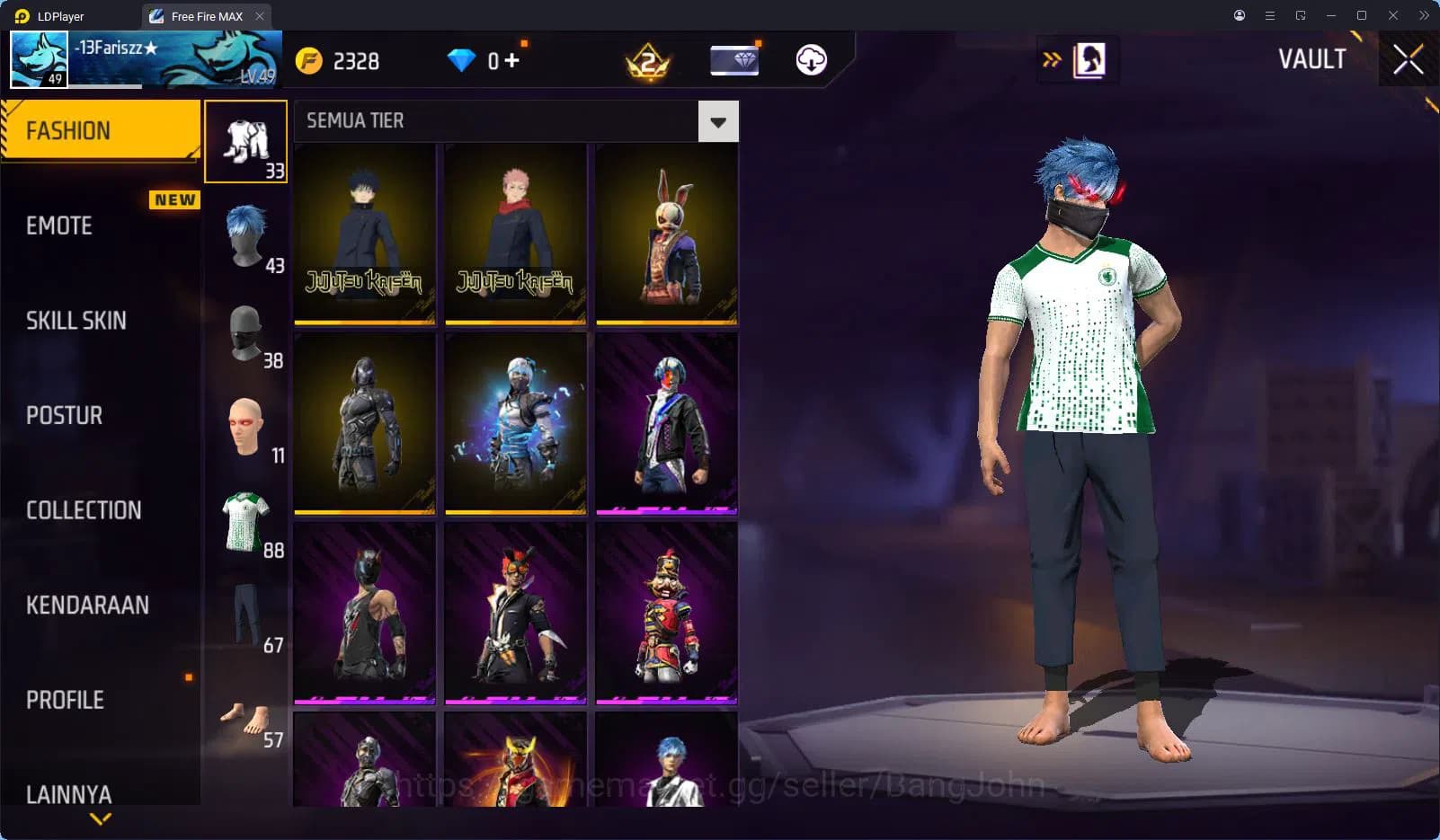Open the diamond membership card icon
The image size is (1440, 840).
pyautogui.click(x=734, y=60)
